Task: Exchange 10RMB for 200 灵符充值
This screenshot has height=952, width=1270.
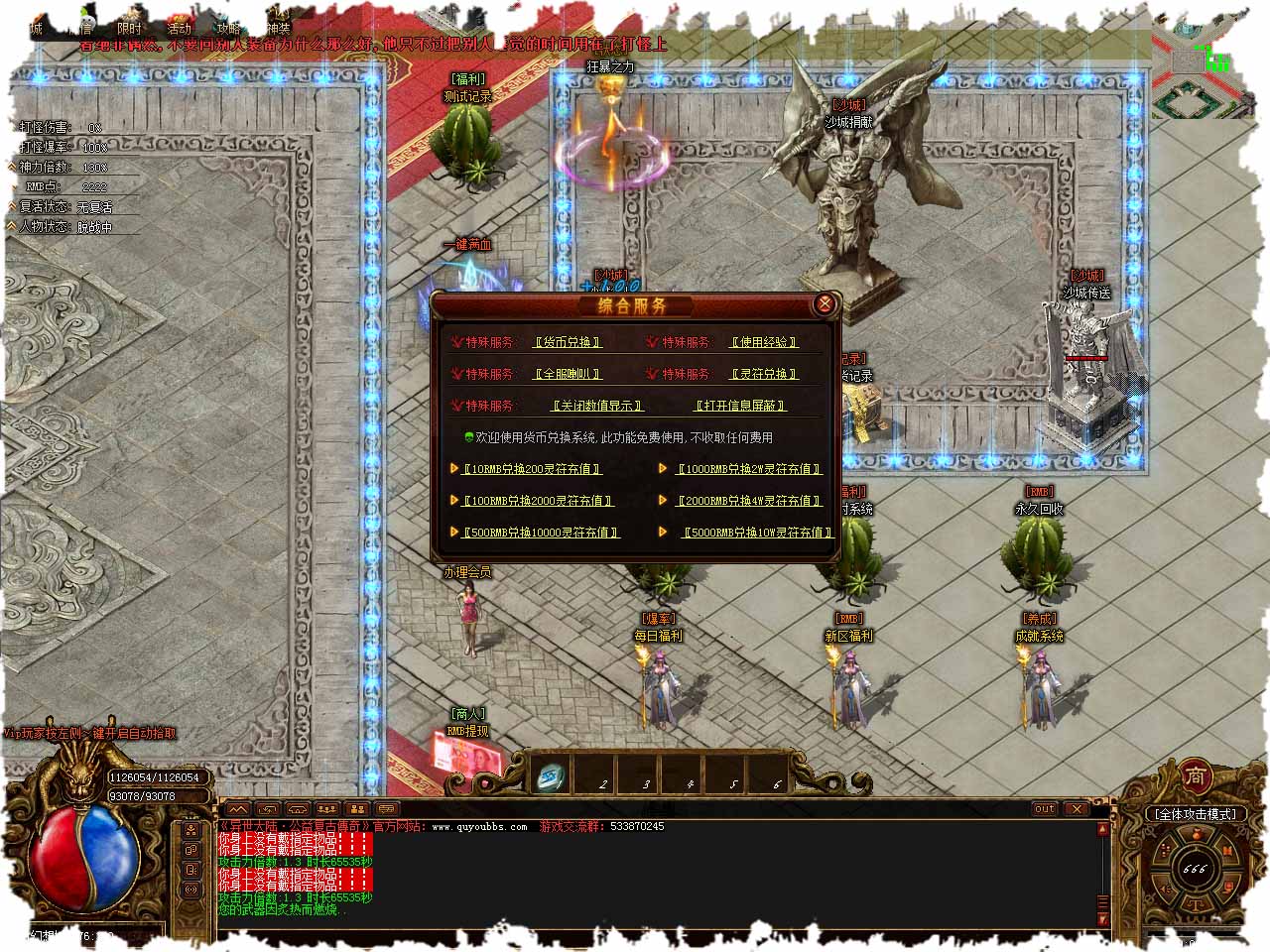Action: point(532,469)
